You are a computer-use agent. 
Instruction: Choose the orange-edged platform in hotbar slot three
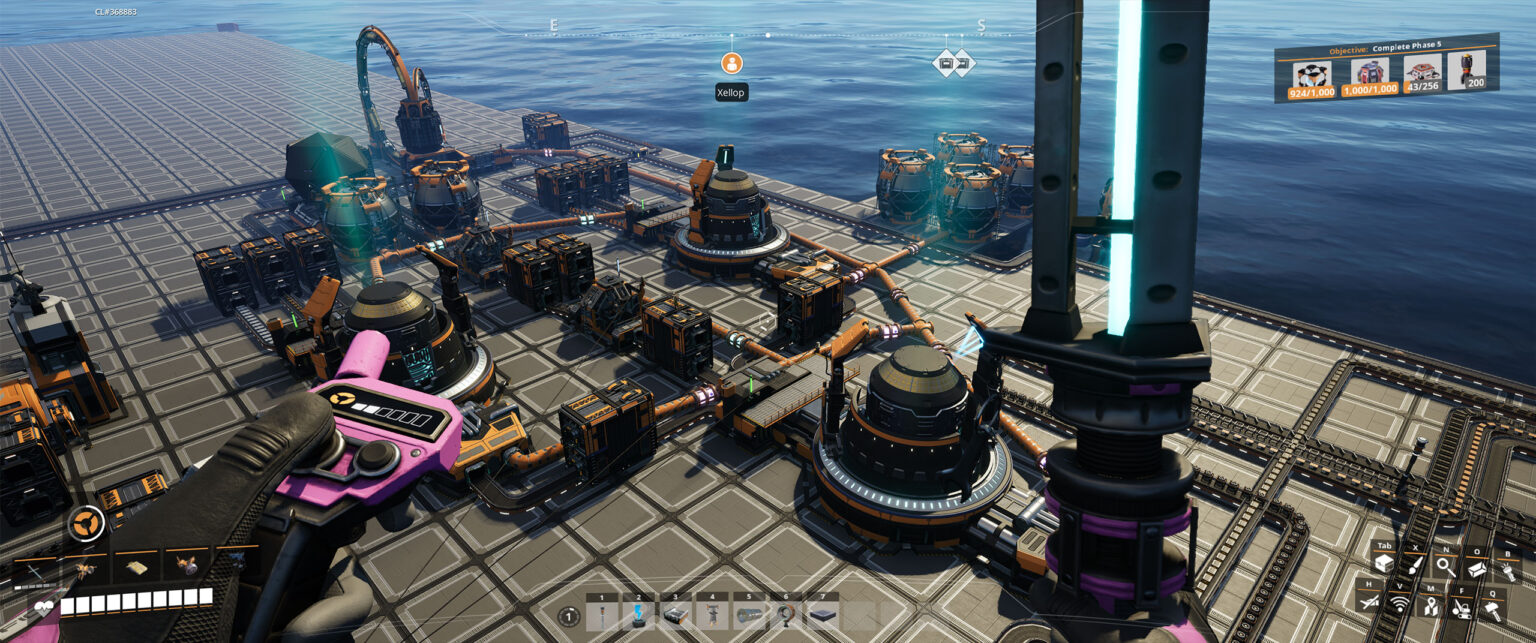click(x=675, y=615)
